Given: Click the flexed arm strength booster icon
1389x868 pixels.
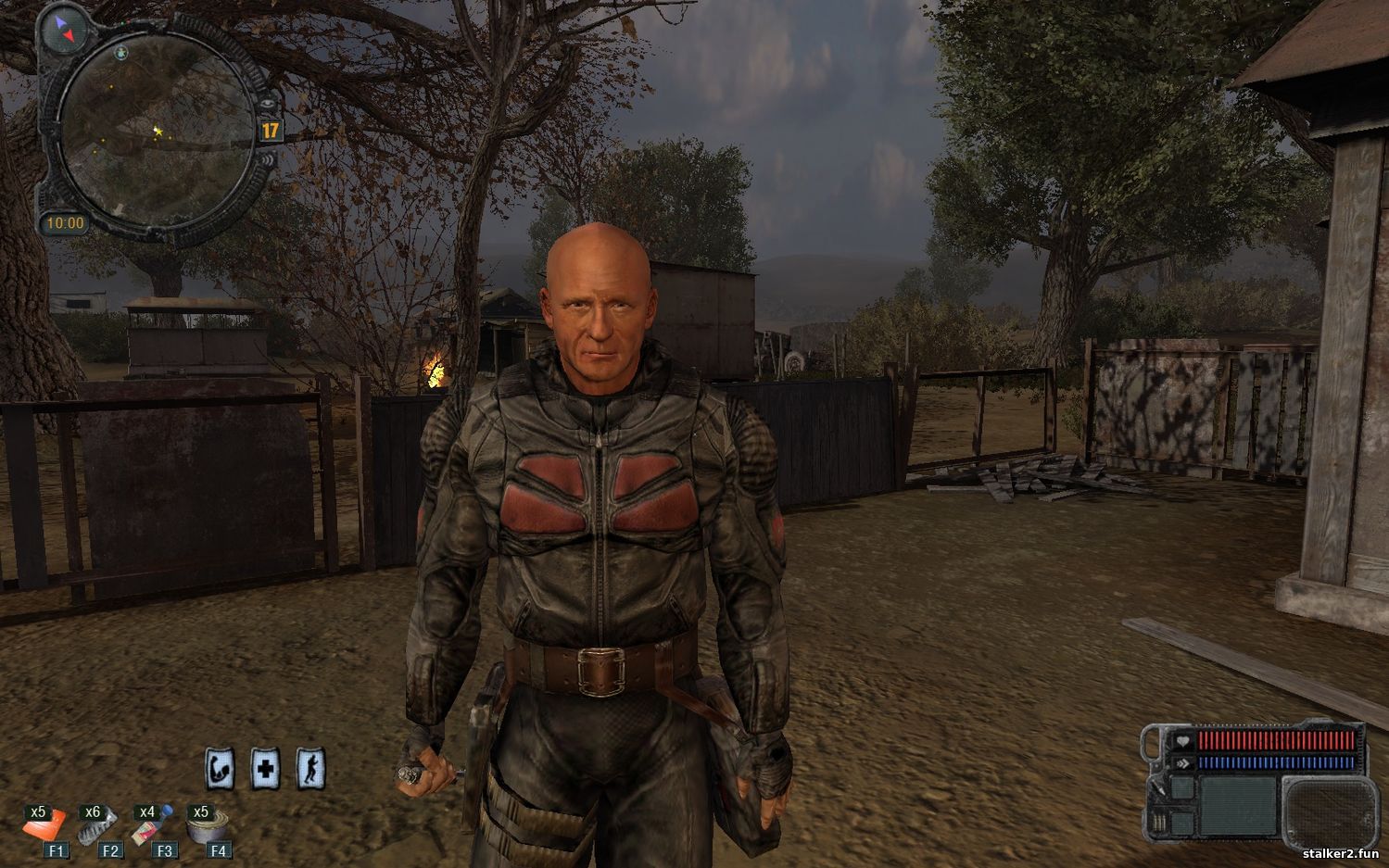Looking at the screenshot, I should pyautogui.click(x=220, y=769).
